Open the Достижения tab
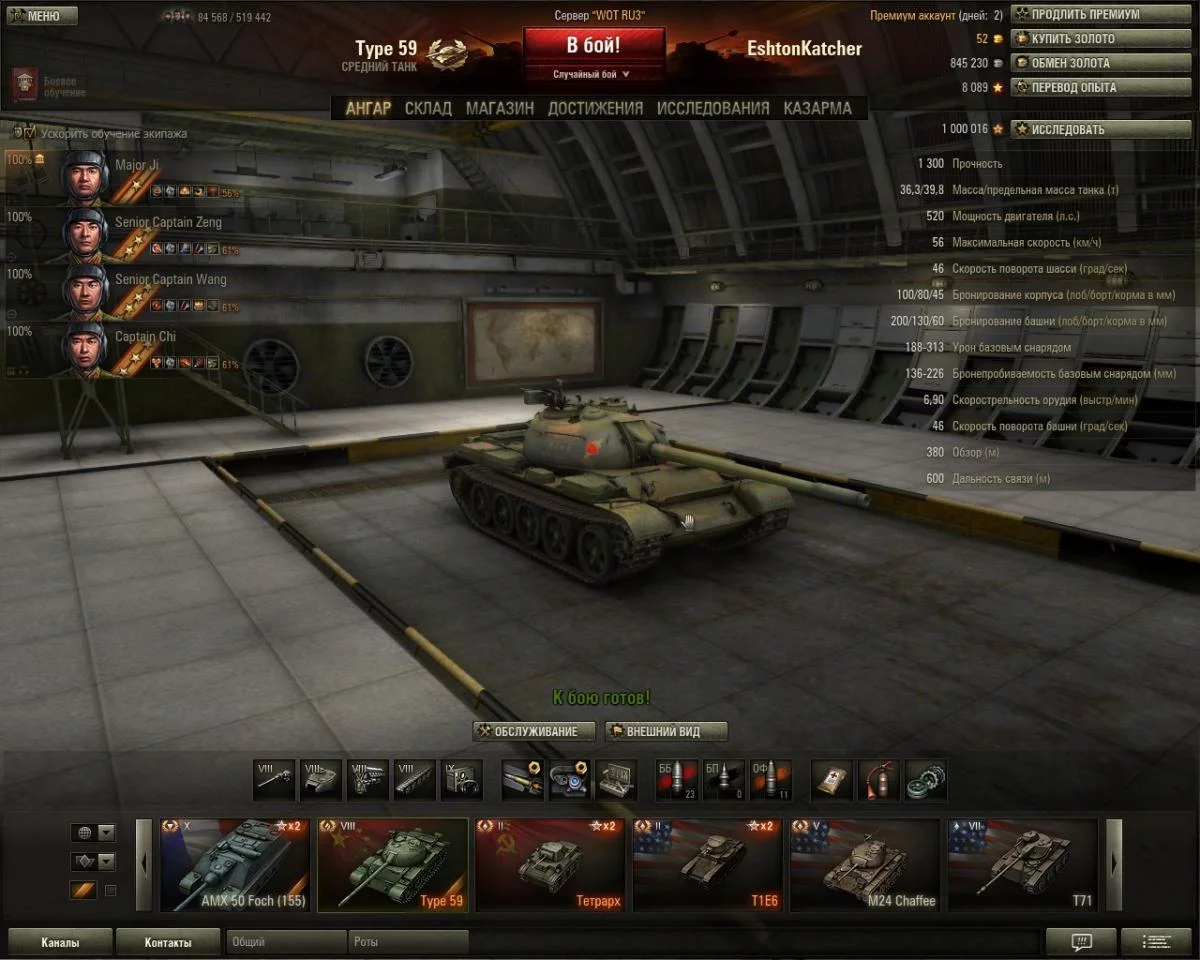This screenshot has width=1200, height=960. (x=595, y=108)
